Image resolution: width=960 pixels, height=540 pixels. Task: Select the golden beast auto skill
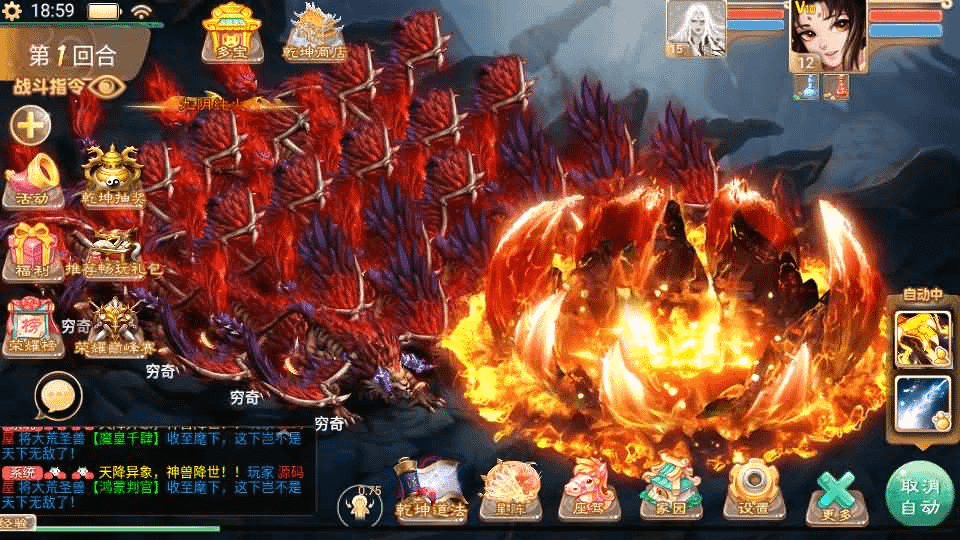(x=922, y=339)
